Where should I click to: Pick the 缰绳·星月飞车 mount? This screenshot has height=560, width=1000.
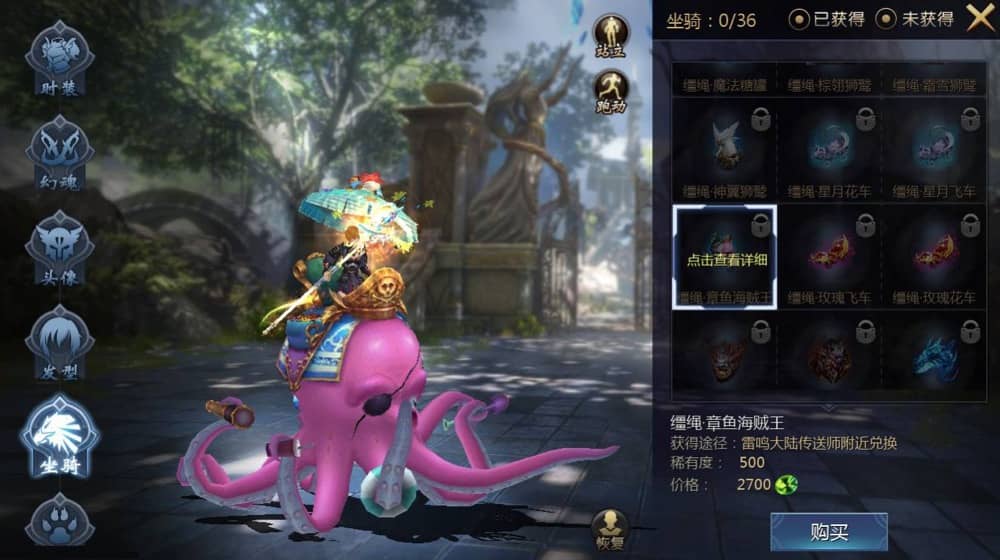pyautogui.click(x=934, y=151)
